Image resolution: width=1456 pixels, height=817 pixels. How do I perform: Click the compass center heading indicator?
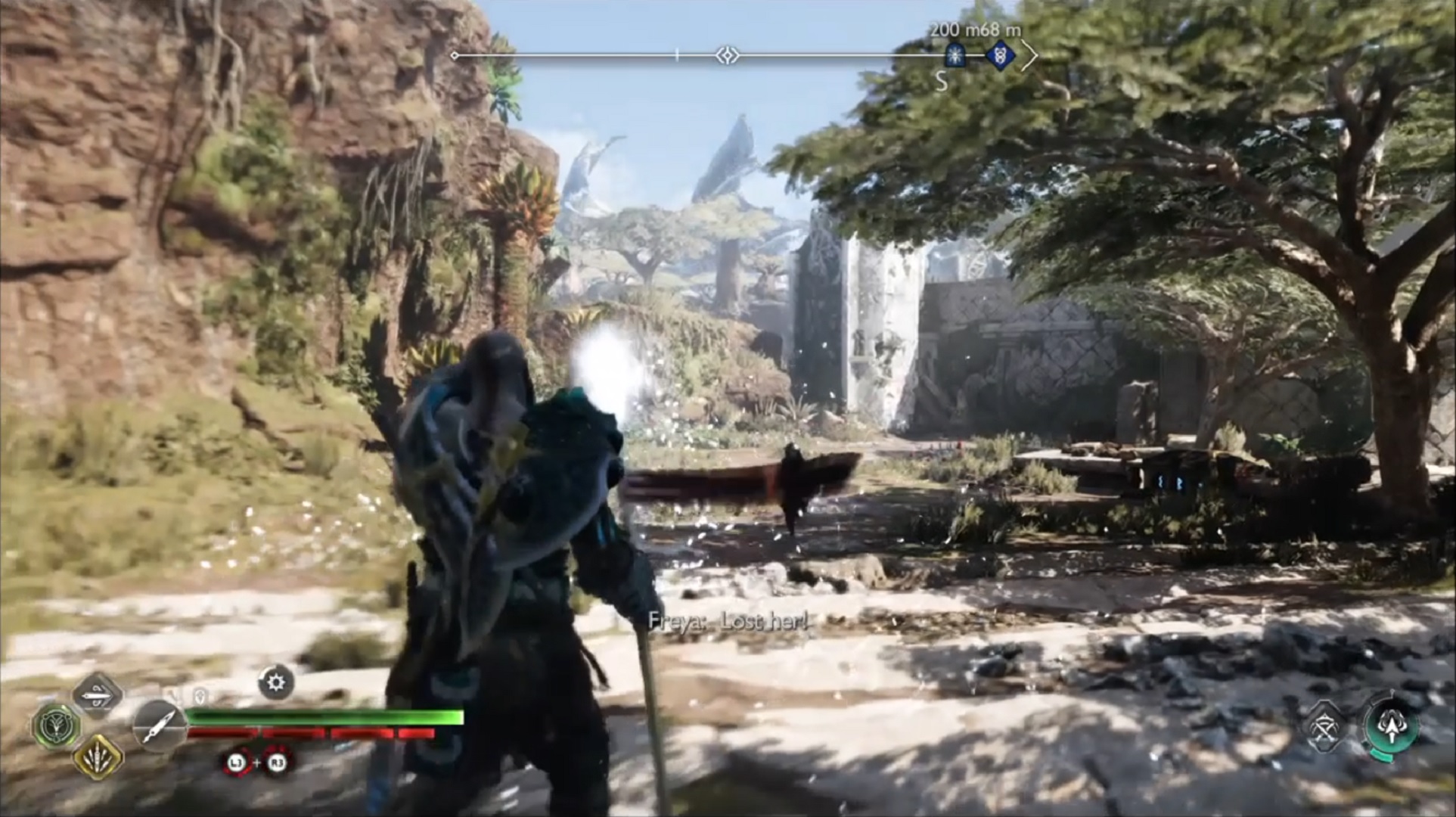[x=728, y=55]
